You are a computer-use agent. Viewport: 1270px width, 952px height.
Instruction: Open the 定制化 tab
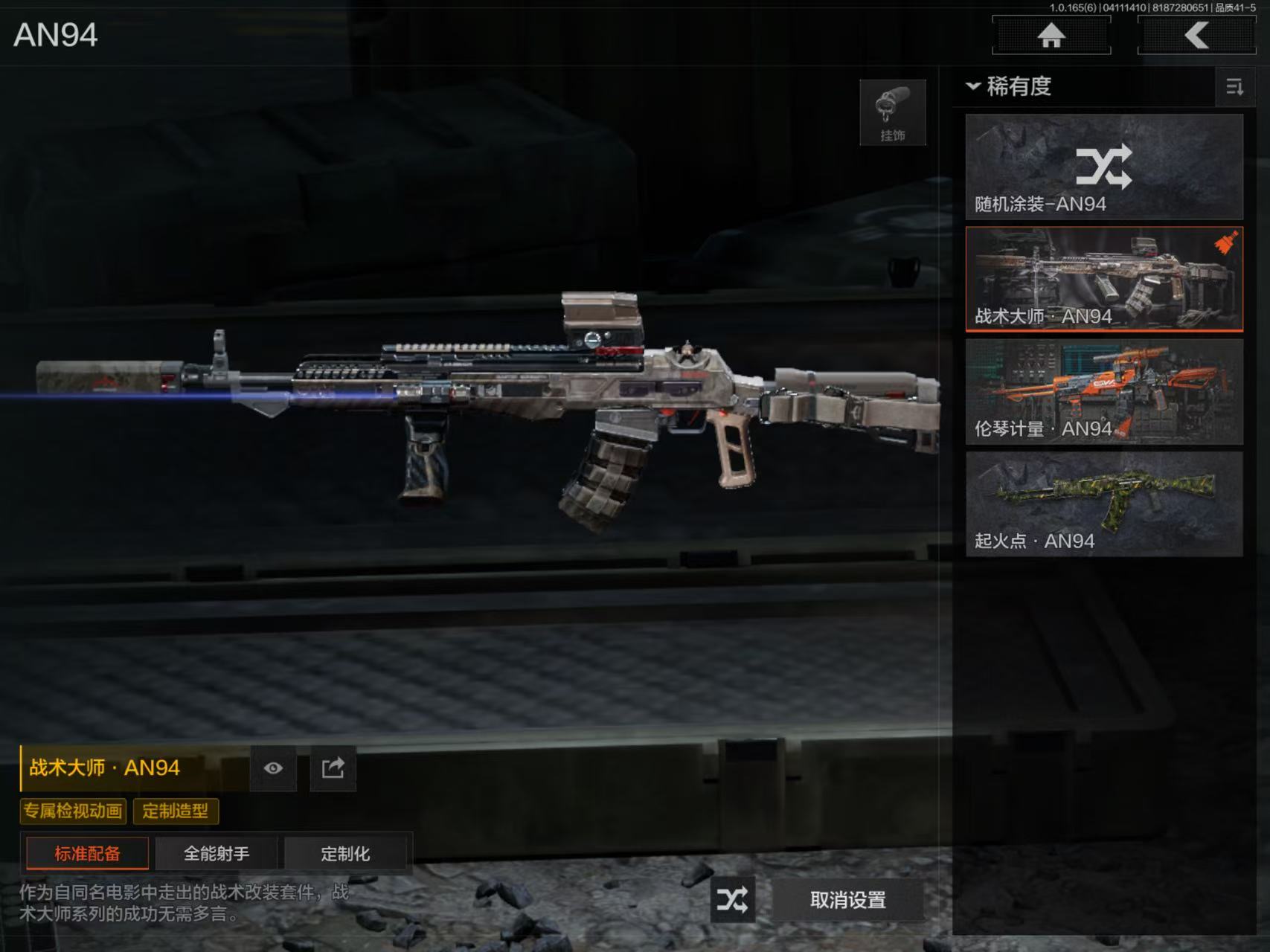tap(345, 853)
